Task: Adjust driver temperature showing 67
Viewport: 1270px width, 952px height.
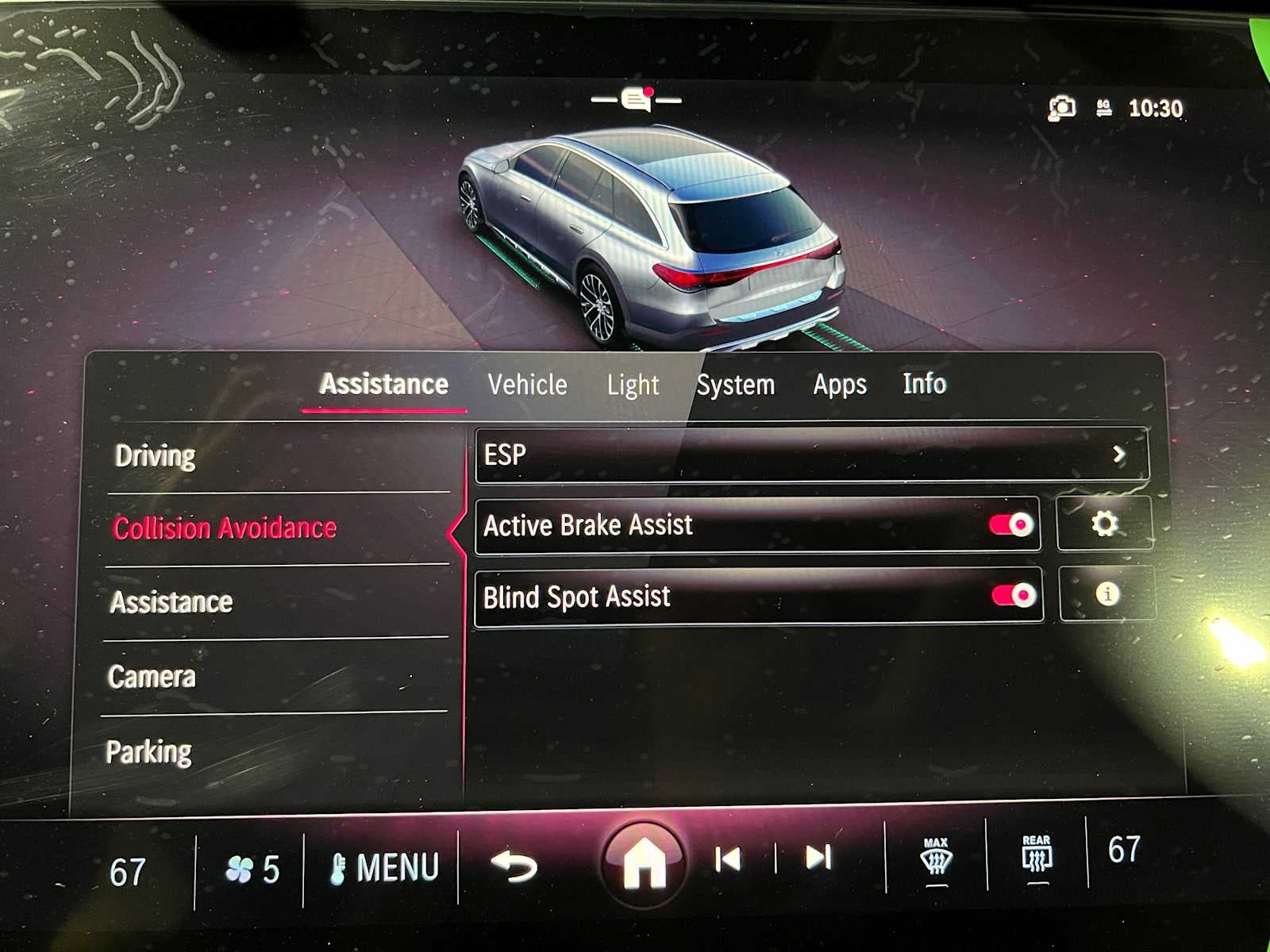Action: [x=130, y=871]
